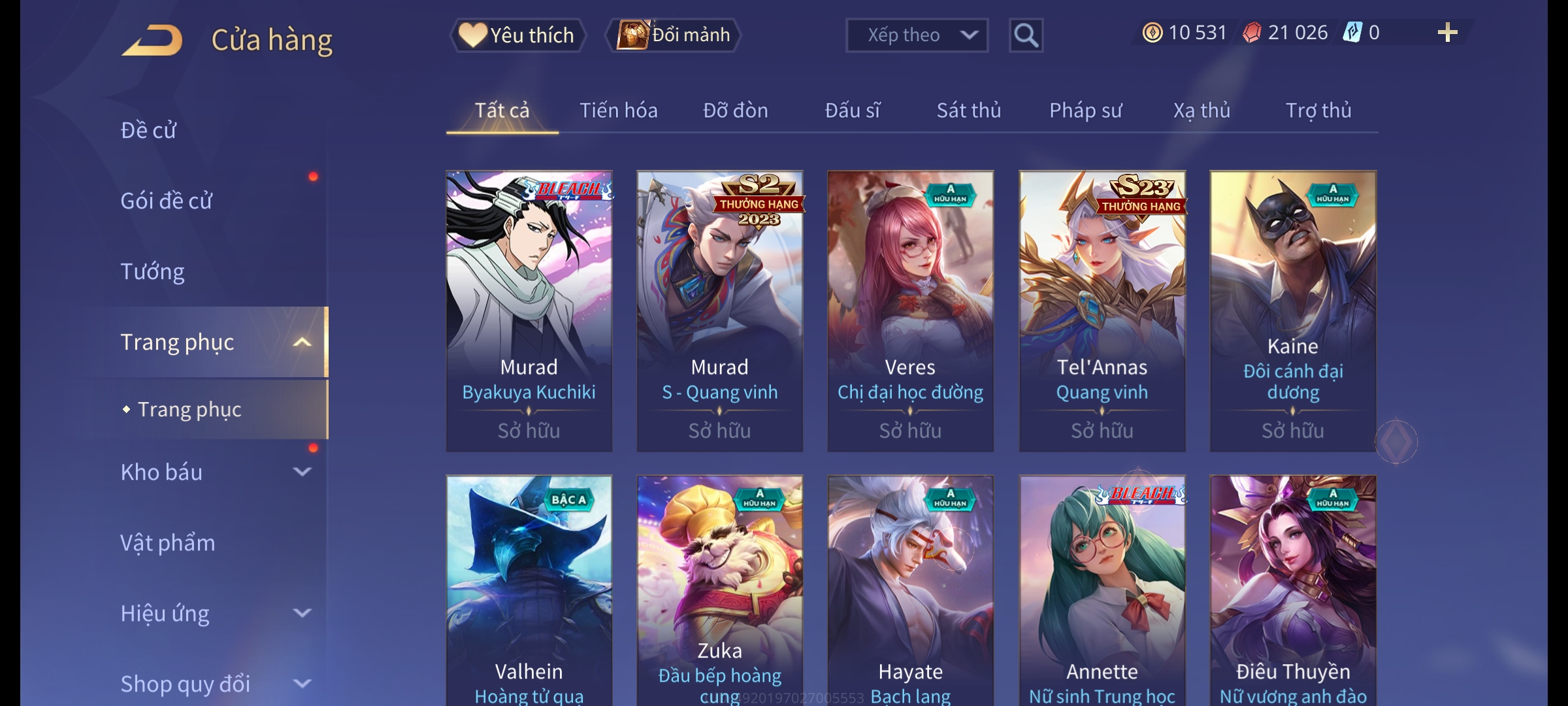Image resolution: width=1568 pixels, height=706 pixels.
Task: Open the Trợ thủ tab
Action: [1318, 110]
